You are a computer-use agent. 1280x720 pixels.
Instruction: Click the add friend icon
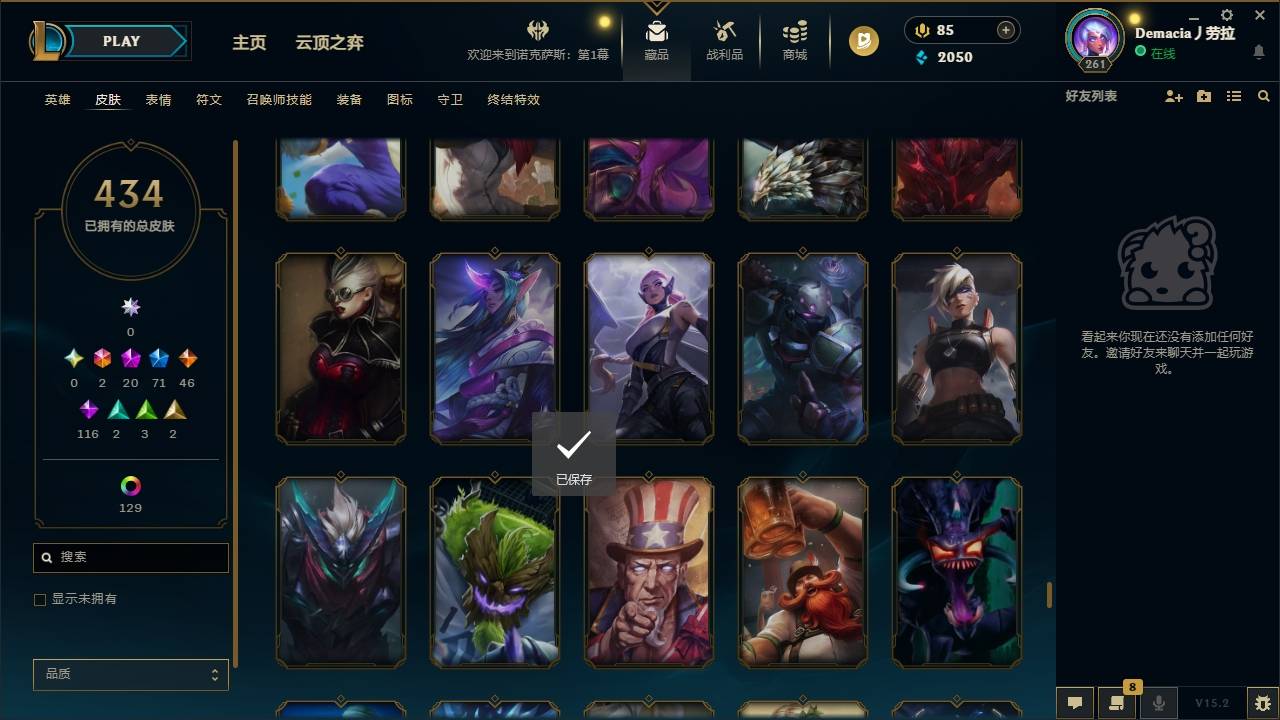point(1174,95)
